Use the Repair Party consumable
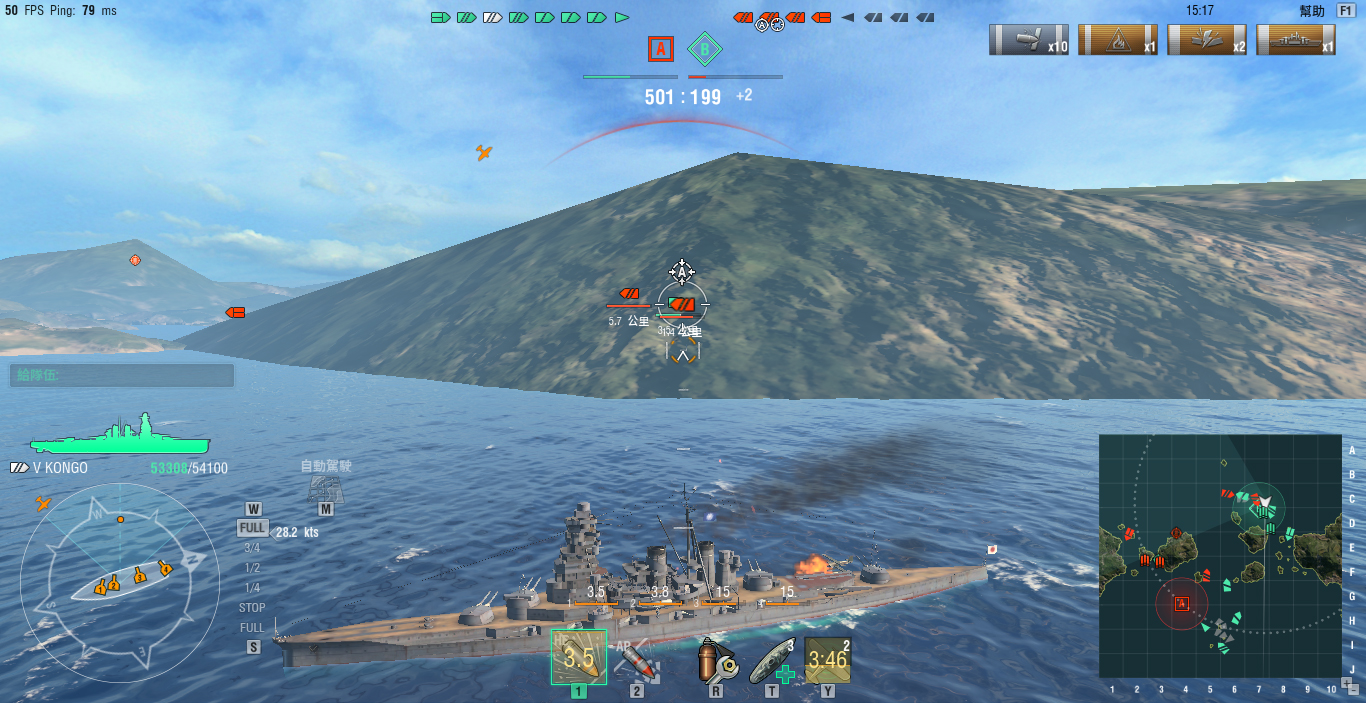This screenshot has height=703, width=1366. (772, 660)
